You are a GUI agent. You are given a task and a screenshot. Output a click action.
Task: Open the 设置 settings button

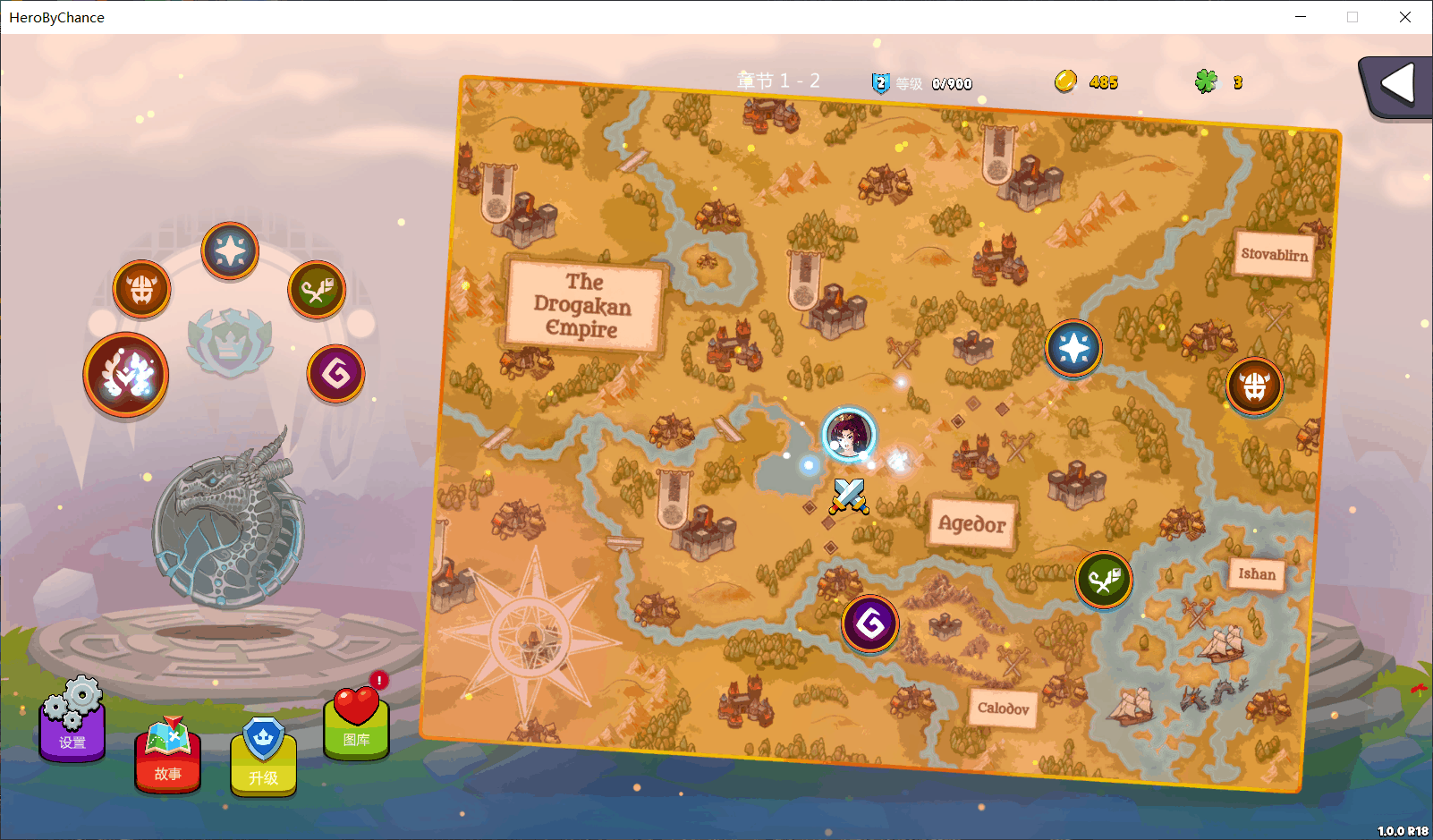coord(72,723)
